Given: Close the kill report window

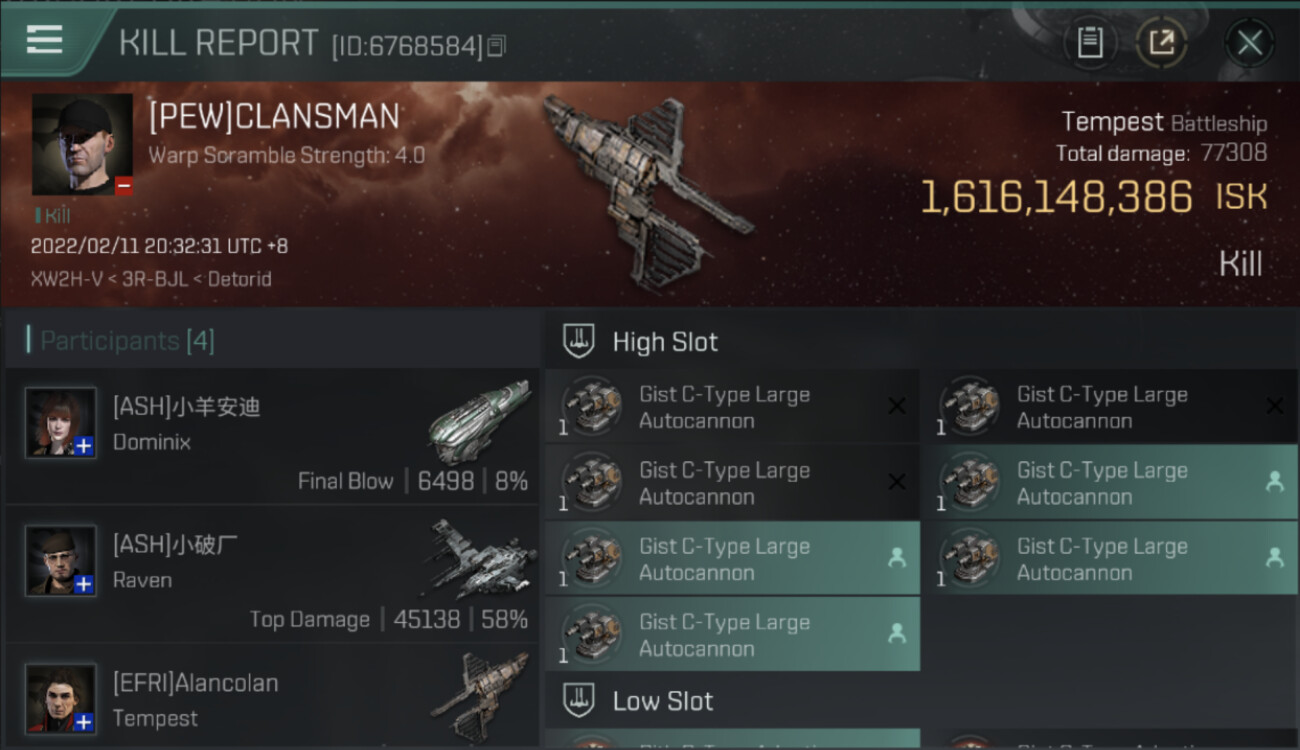Looking at the screenshot, I should tap(1249, 43).
